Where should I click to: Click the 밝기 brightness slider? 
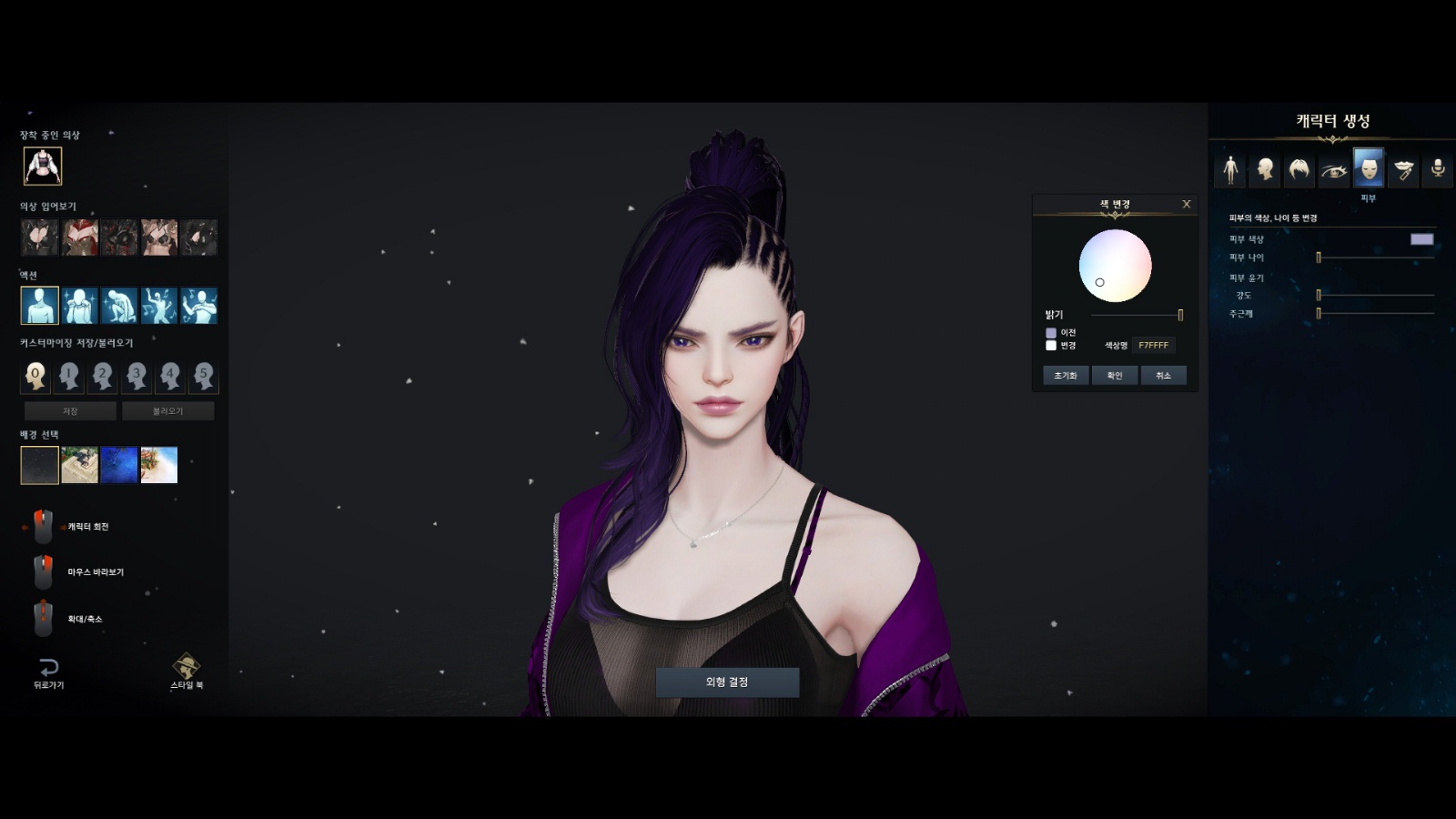tap(1136, 315)
